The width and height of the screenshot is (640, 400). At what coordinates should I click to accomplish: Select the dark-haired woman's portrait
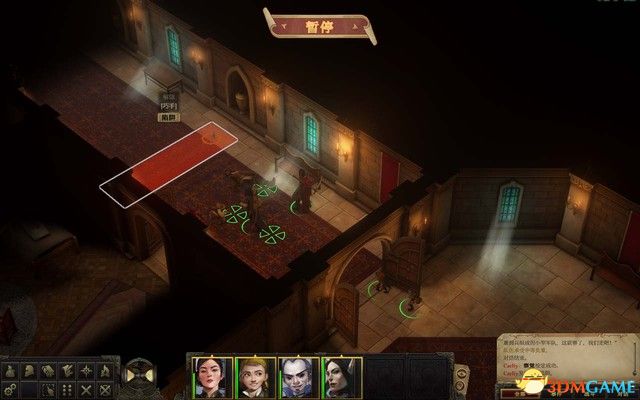tap(214, 374)
